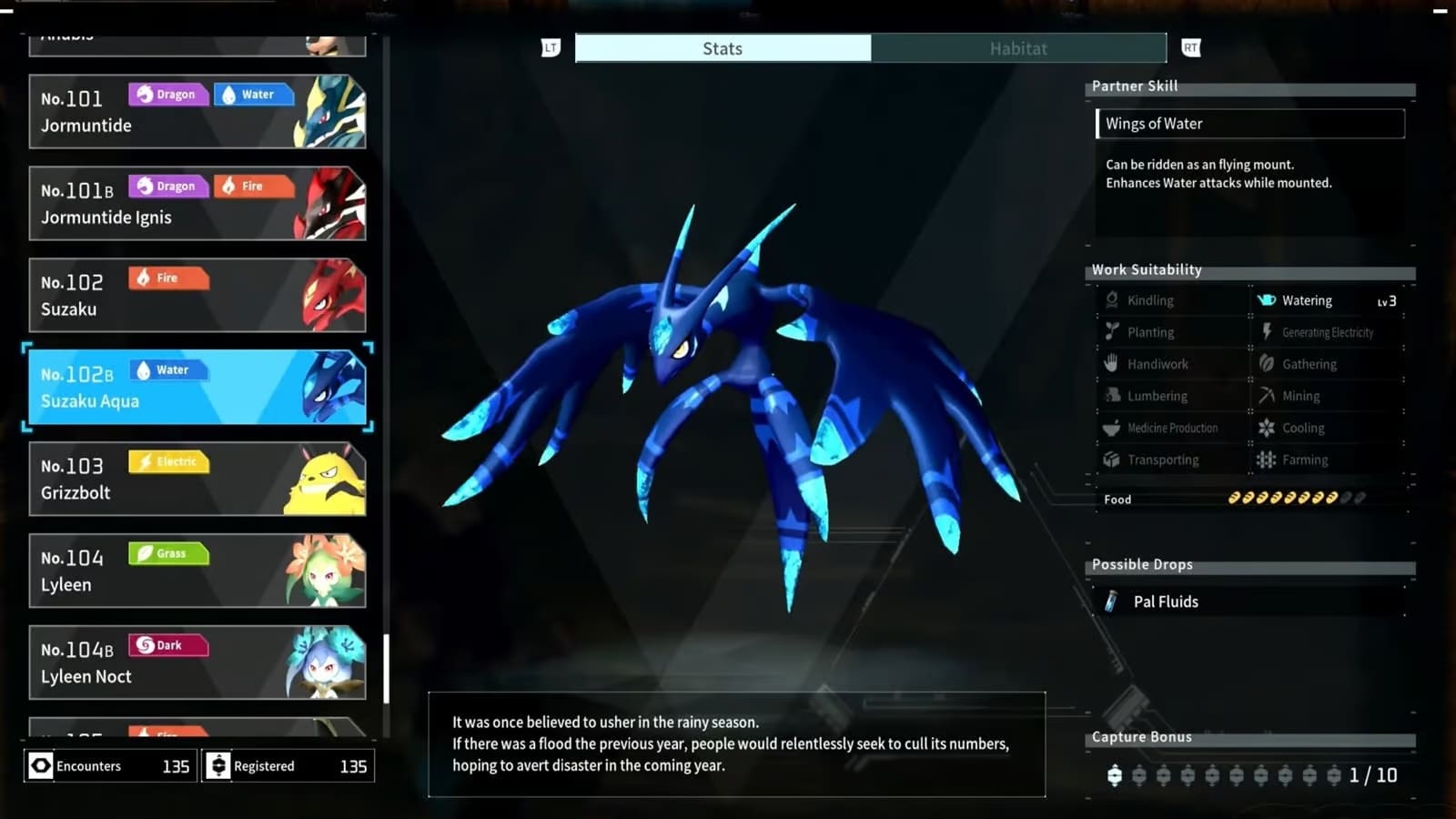Click the Cooling snowflake icon
Screen dimensions: 1456x819
tap(1267, 427)
